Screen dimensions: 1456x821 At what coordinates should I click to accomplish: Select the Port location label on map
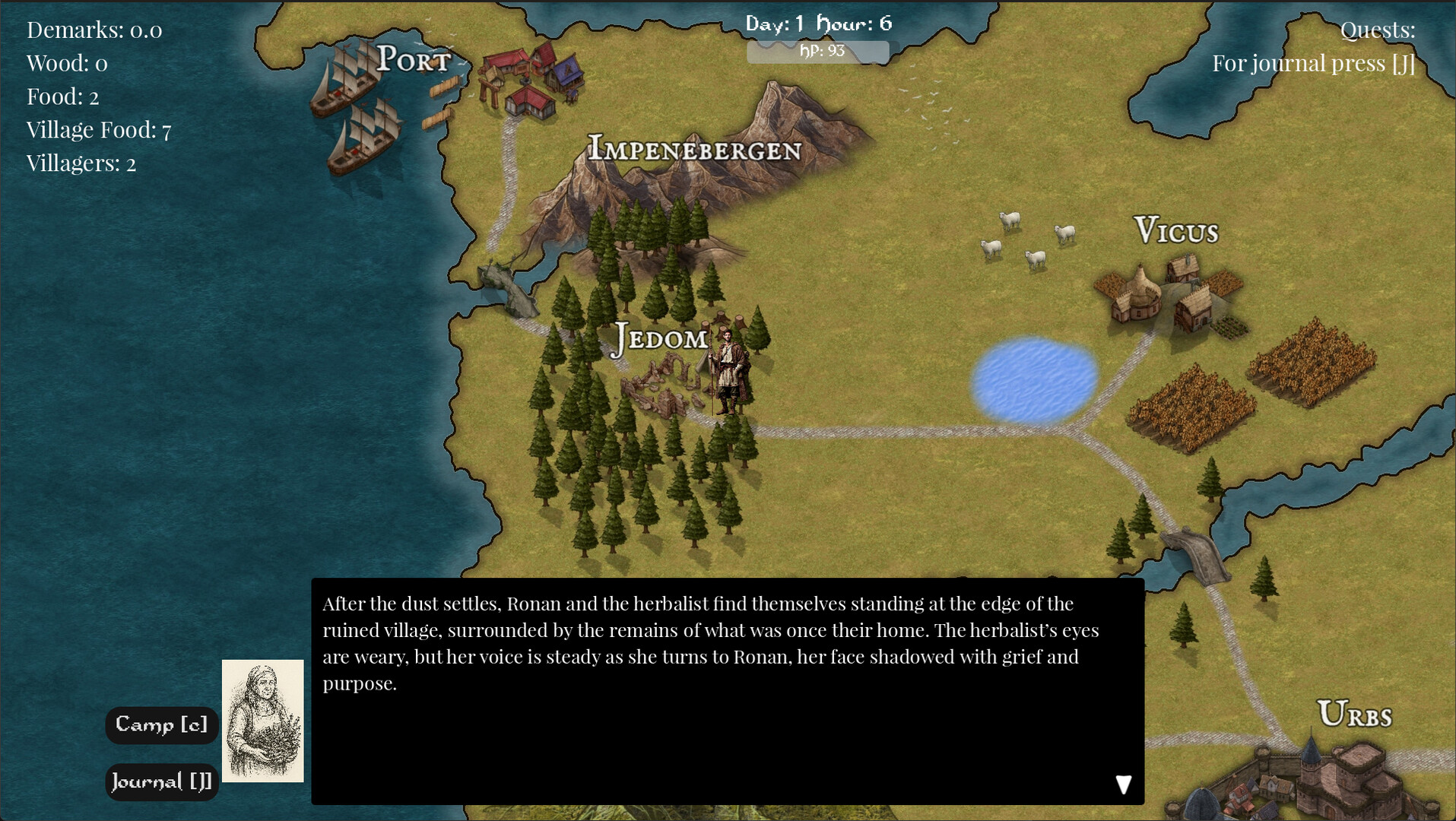click(x=414, y=59)
